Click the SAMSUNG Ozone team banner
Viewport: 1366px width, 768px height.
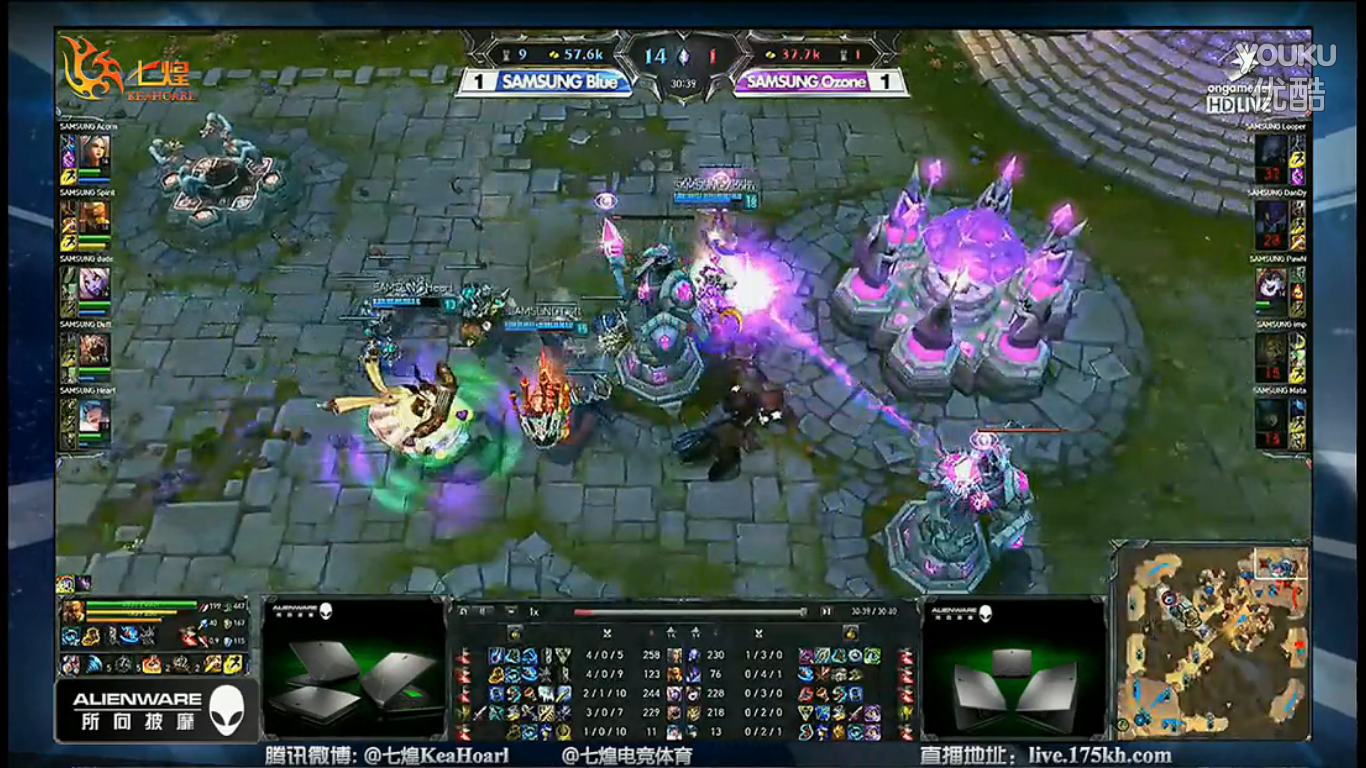pos(806,82)
